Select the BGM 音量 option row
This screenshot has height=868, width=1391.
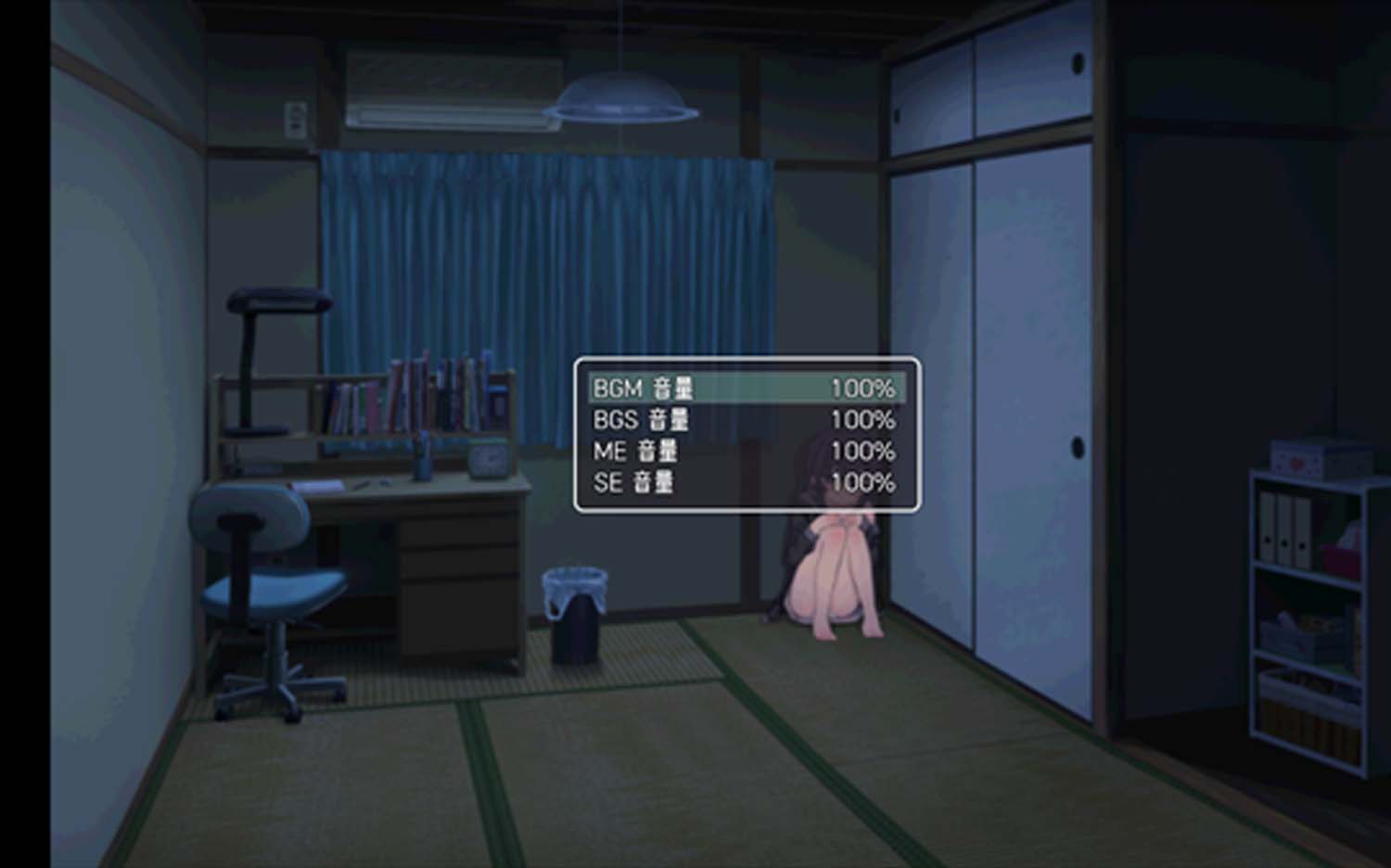pyautogui.click(x=746, y=389)
